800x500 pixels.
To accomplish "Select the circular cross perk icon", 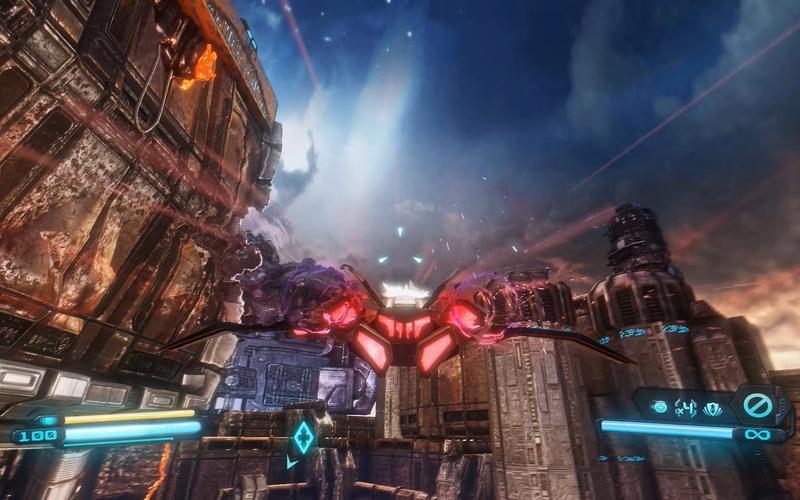I will click(659, 407).
